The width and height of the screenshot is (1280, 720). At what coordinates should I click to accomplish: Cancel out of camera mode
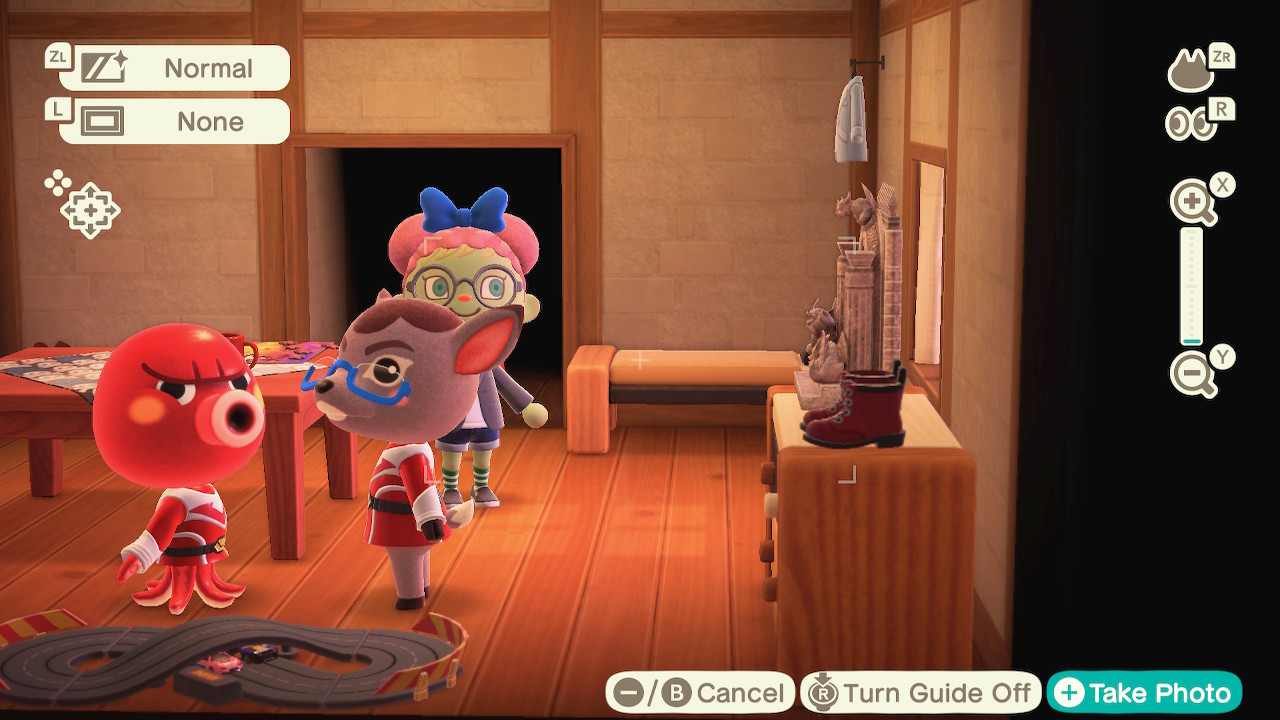point(699,693)
